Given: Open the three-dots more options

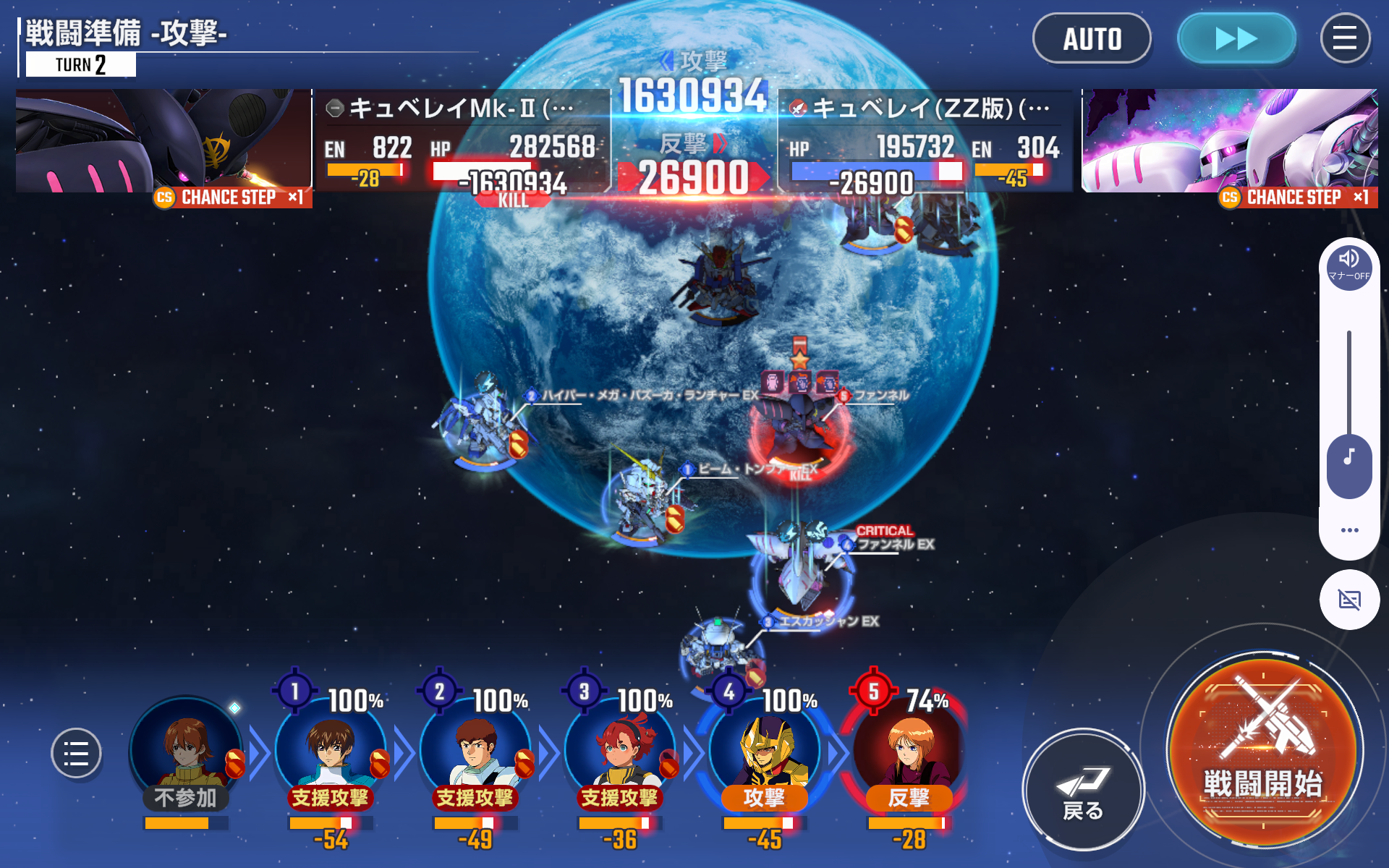Looking at the screenshot, I should coord(1348,530).
